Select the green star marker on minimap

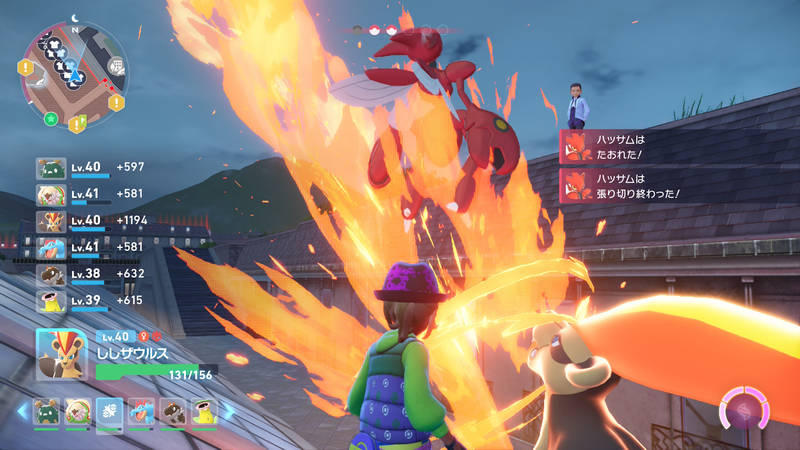[x=50, y=119]
